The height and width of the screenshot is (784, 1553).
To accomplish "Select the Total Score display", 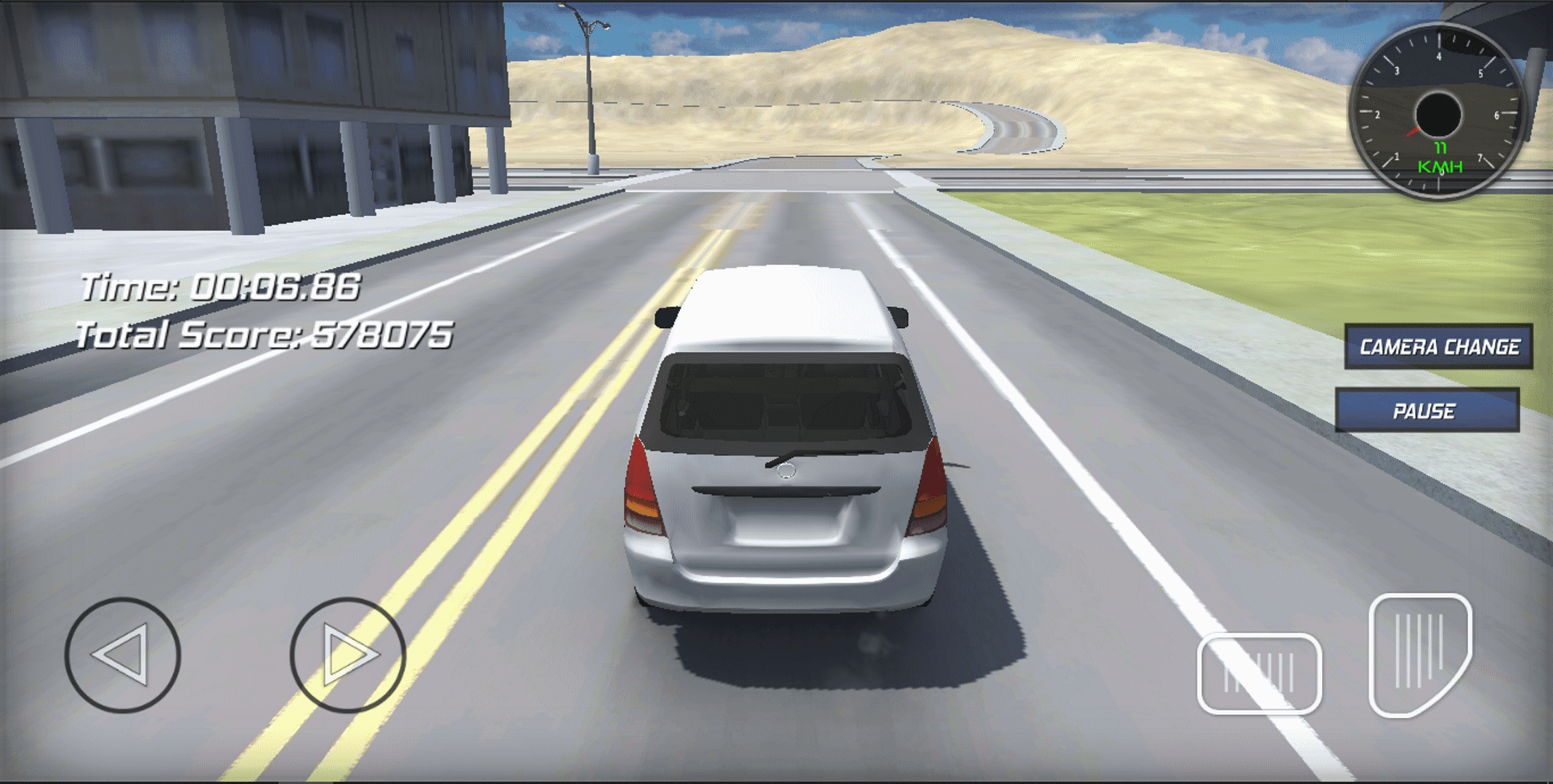I will pyautogui.click(x=265, y=335).
